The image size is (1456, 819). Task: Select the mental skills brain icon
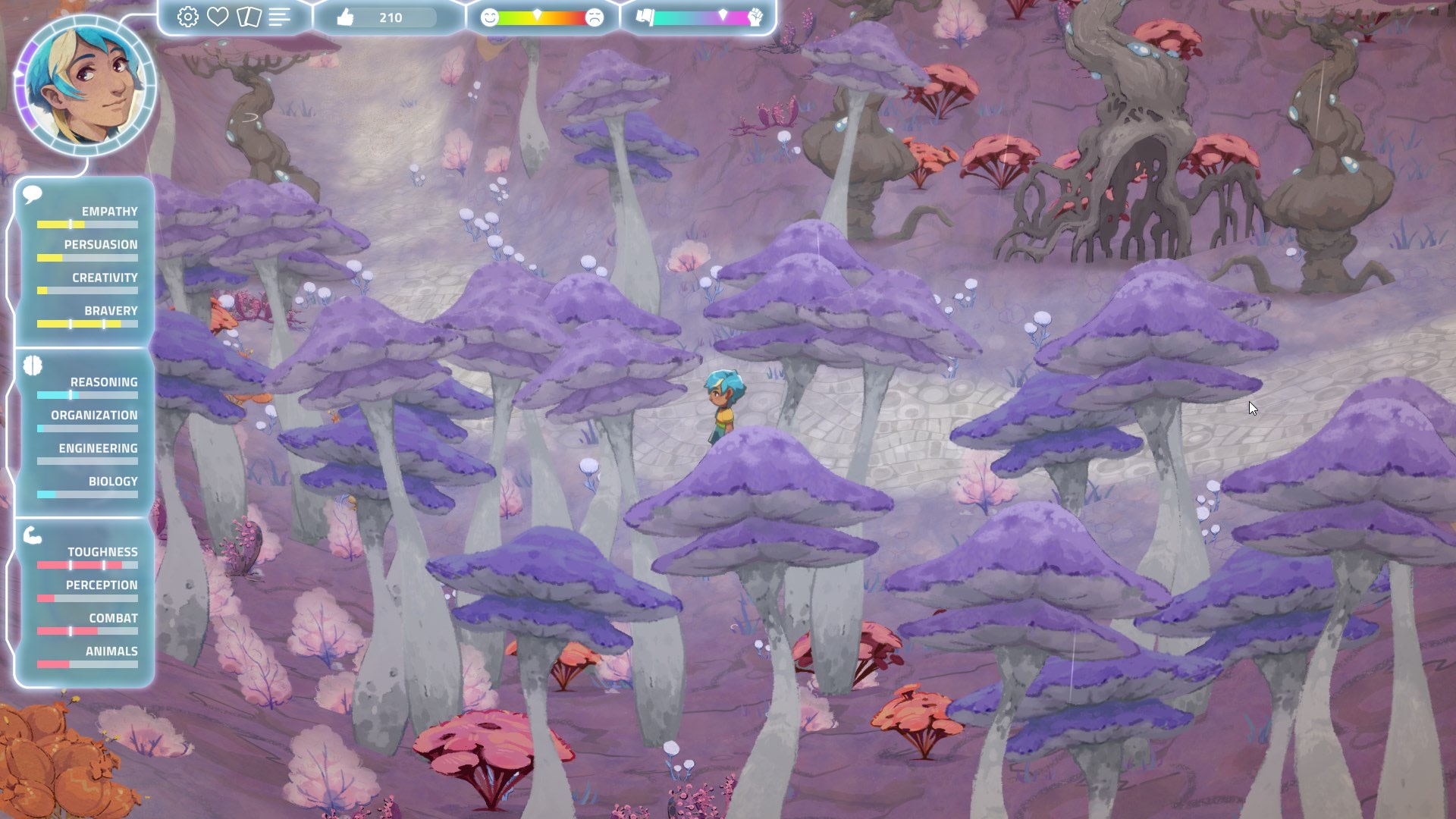tap(33, 366)
